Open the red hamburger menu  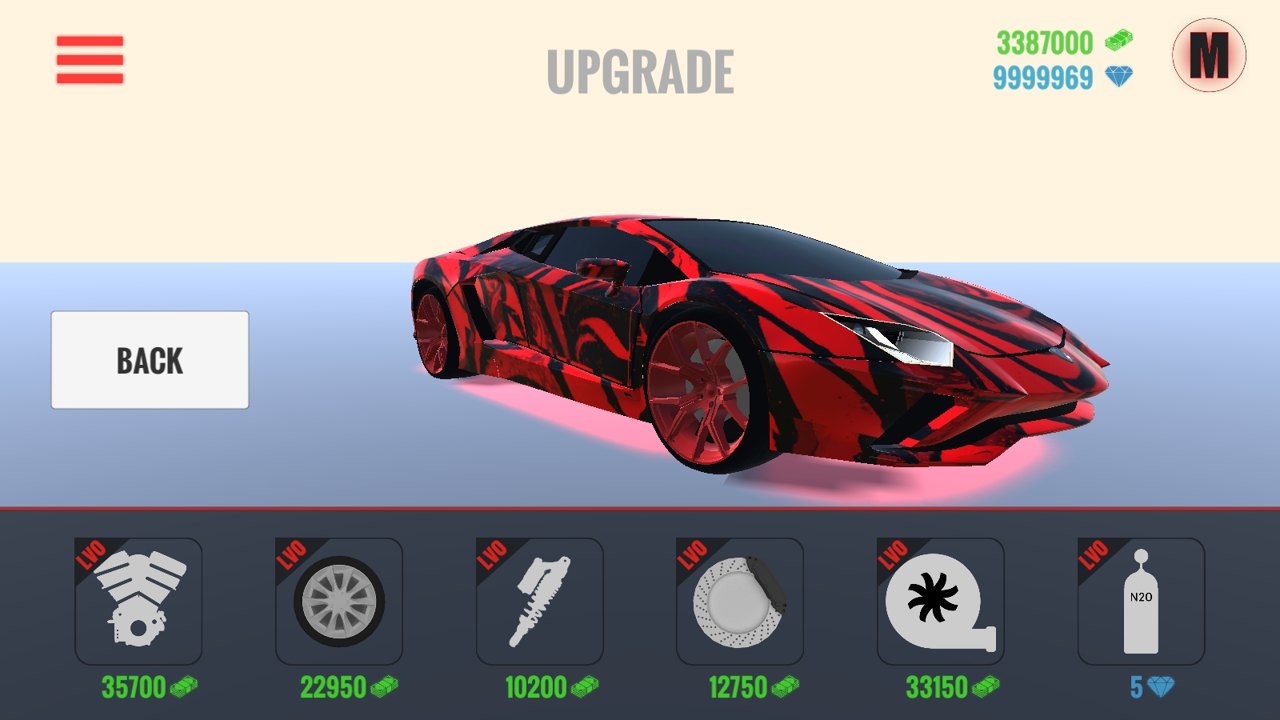tap(90, 60)
